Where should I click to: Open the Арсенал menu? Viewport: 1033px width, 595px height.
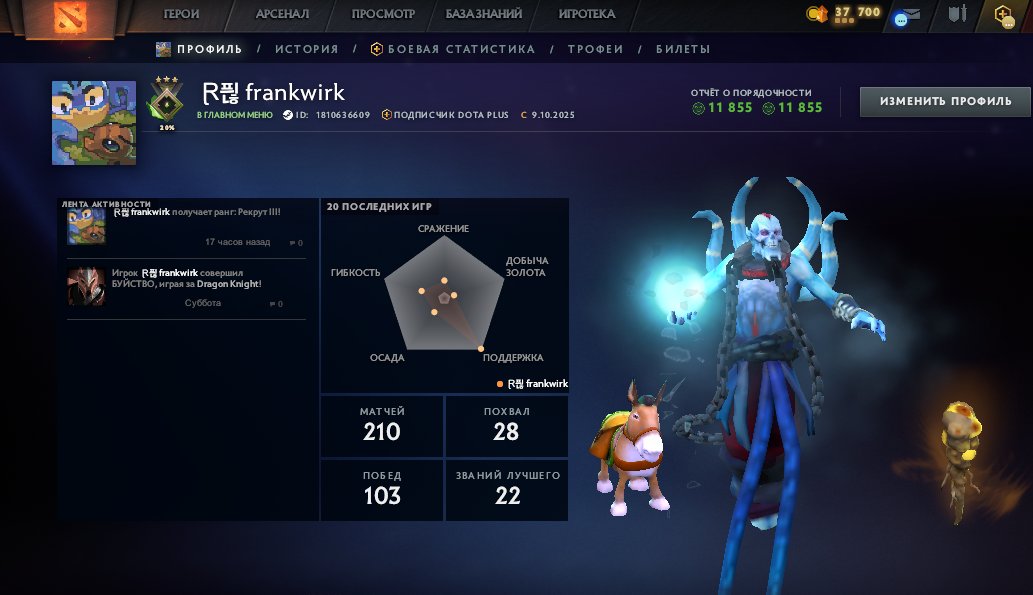point(282,14)
